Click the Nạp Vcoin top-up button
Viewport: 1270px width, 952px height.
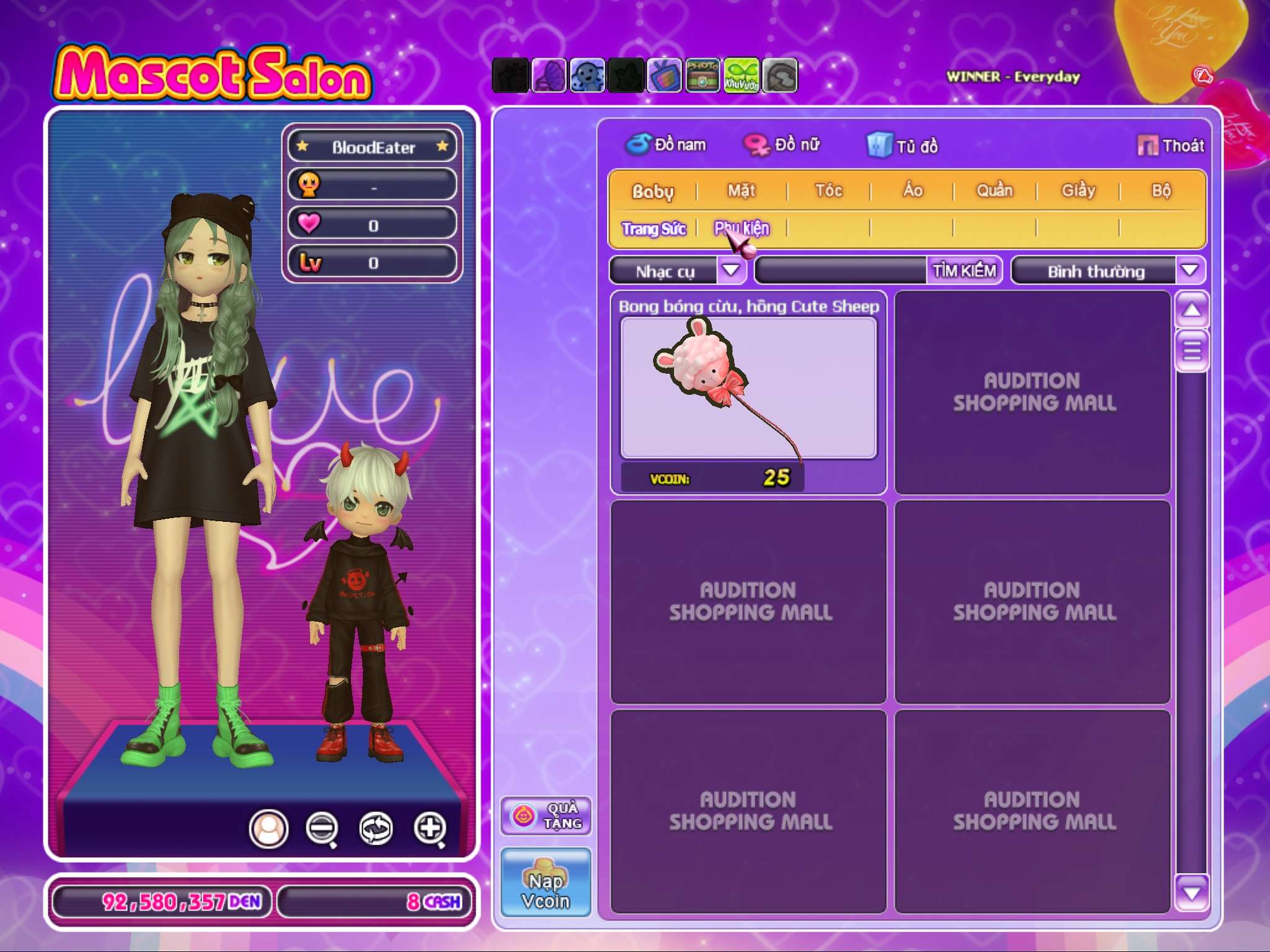[x=546, y=883]
